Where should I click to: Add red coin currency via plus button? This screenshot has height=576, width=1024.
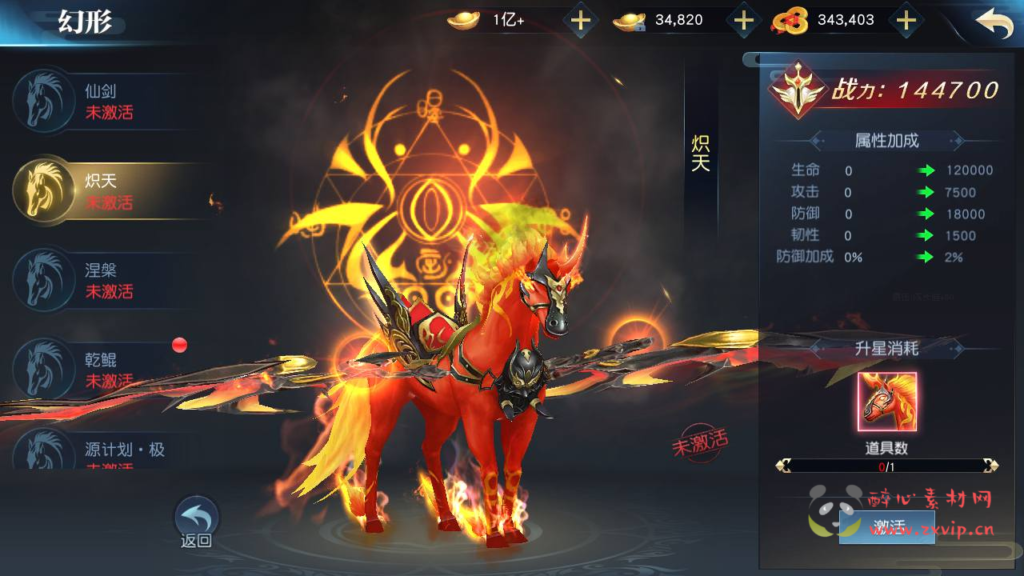click(905, 20)
